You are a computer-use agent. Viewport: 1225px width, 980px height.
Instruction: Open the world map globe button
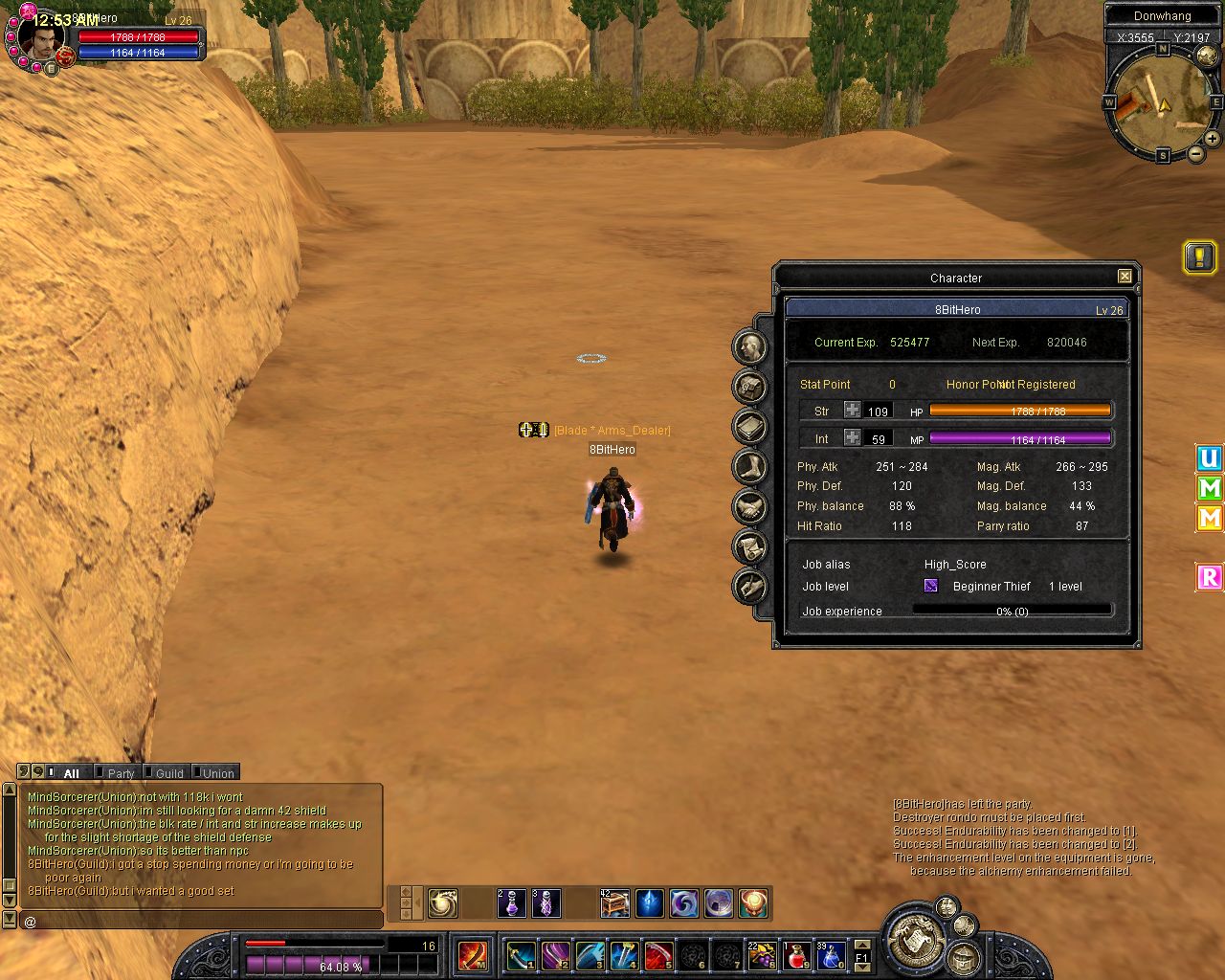1207,56
